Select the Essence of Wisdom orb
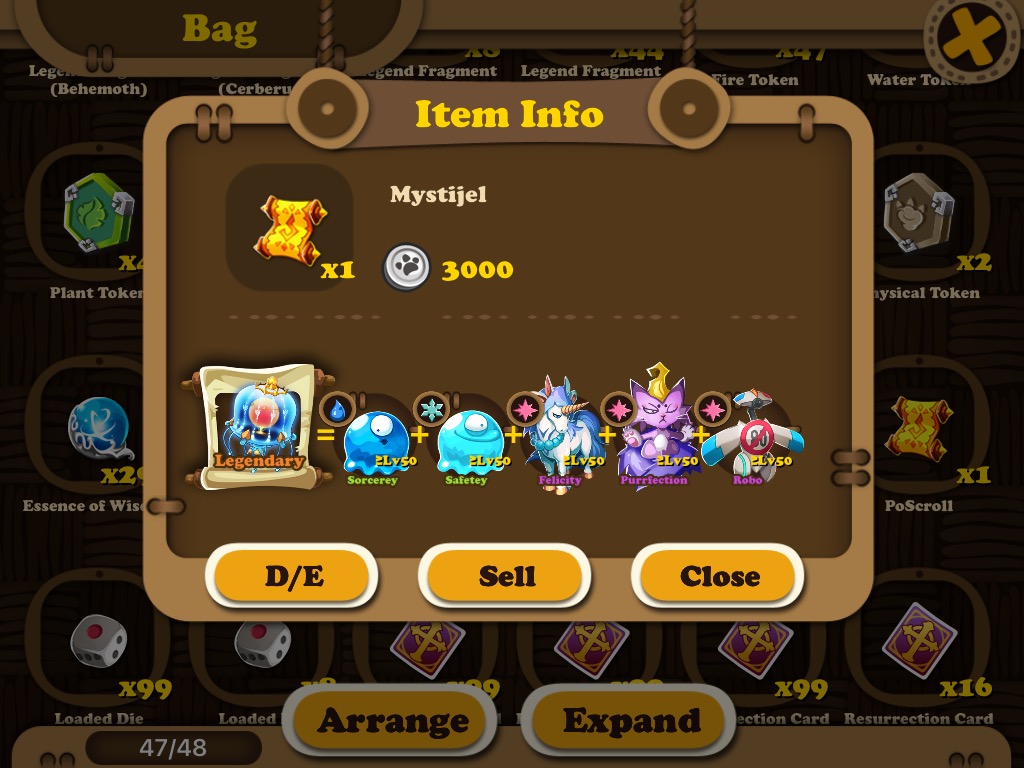Screen dimensions: 1024x768 100,431
